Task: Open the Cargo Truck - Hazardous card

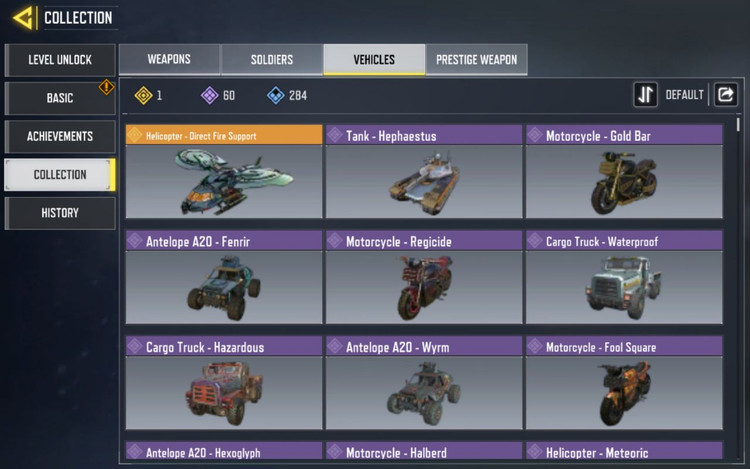Action: (224, 383)
